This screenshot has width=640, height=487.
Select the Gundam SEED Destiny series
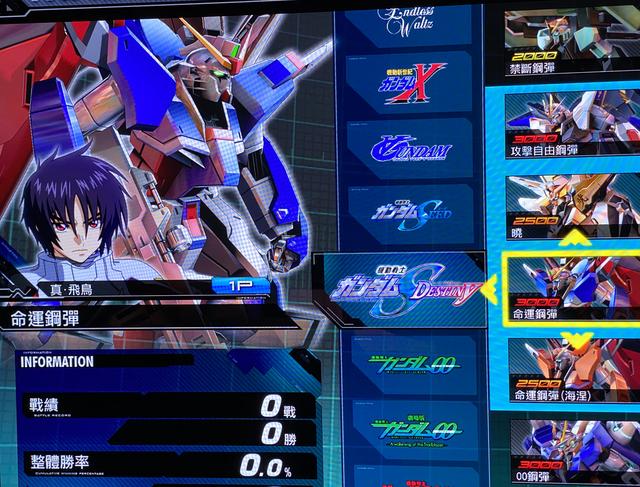(x=405, y=291)
